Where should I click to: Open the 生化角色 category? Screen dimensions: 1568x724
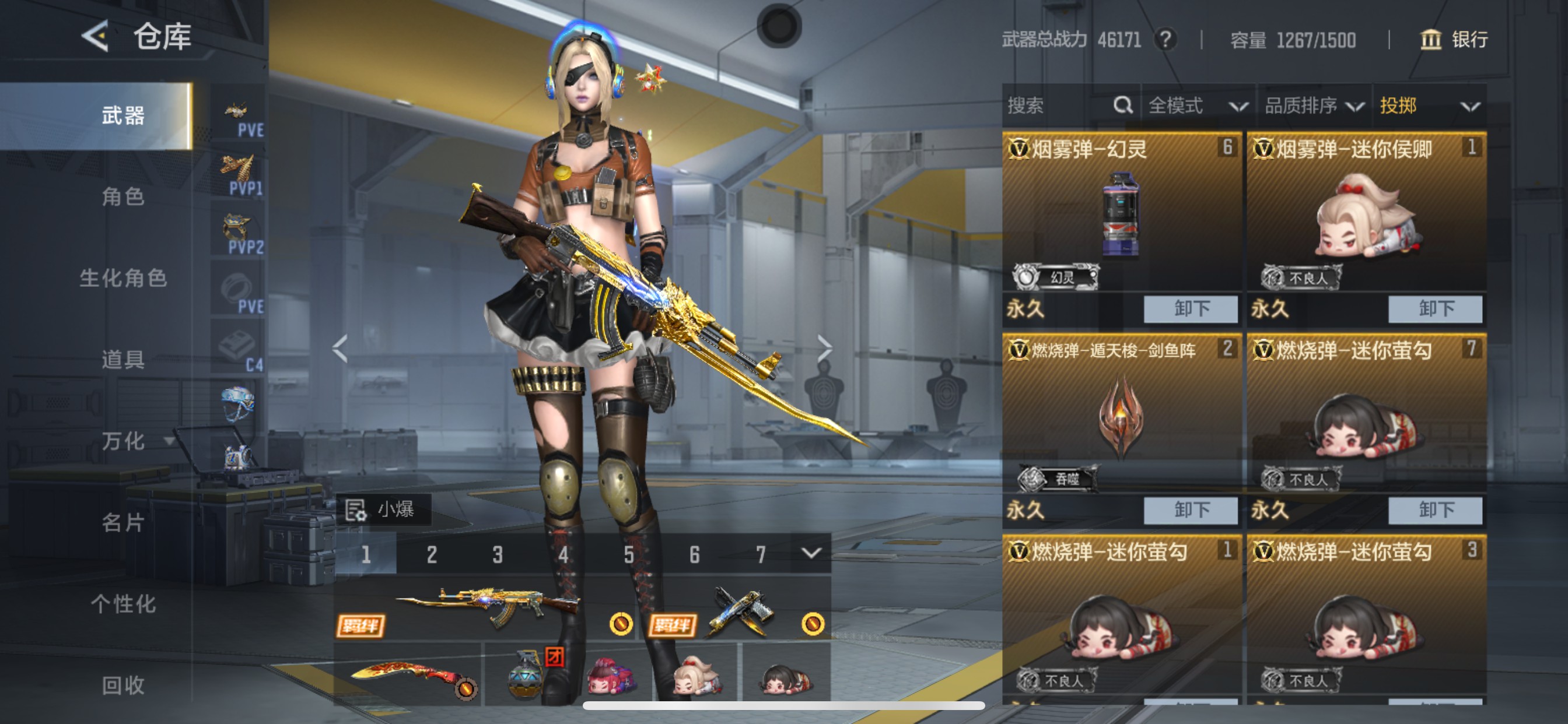pos(123,278)
